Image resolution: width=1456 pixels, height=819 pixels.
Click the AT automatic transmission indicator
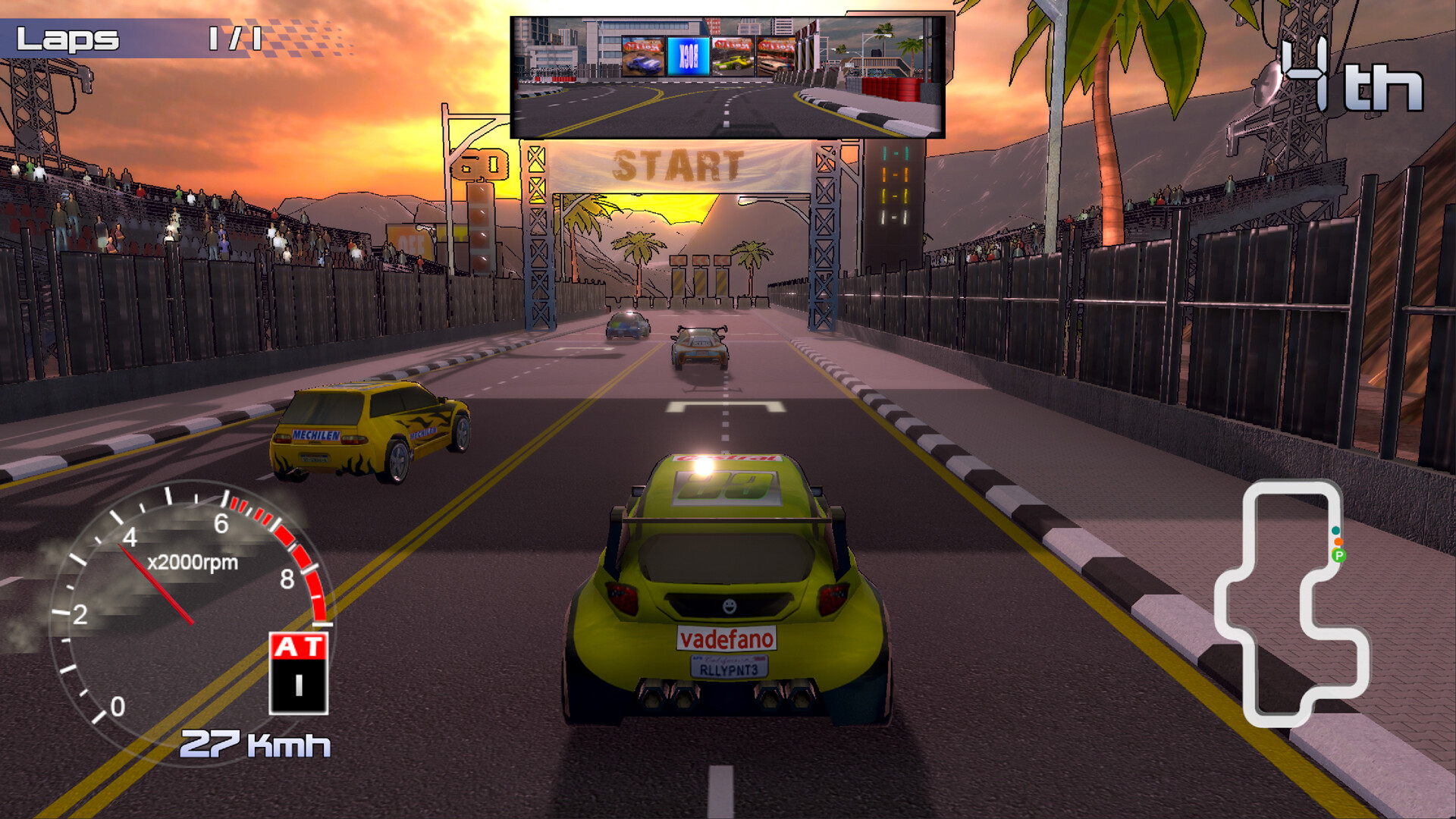296,645
